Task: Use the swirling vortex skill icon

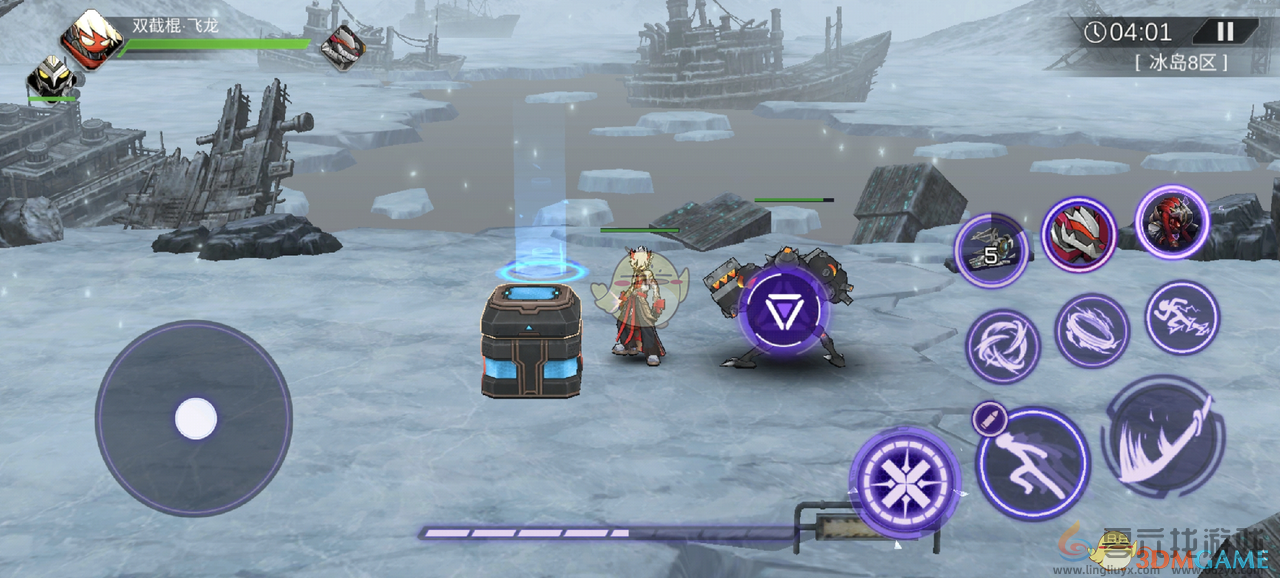Action: (1002, 346)
